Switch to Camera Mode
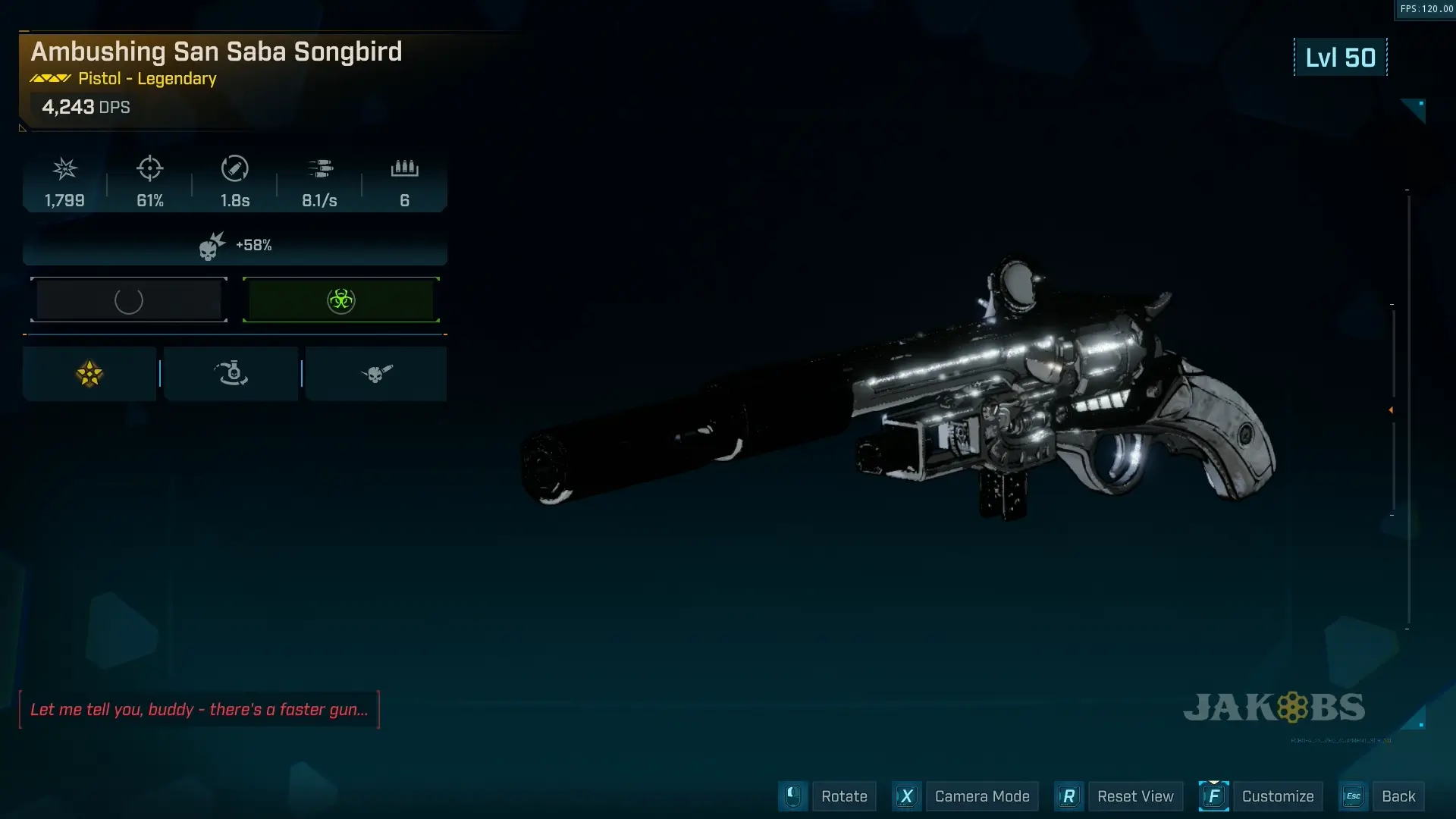The height and width of the screenshot is (819, 1456). point(981,796)
